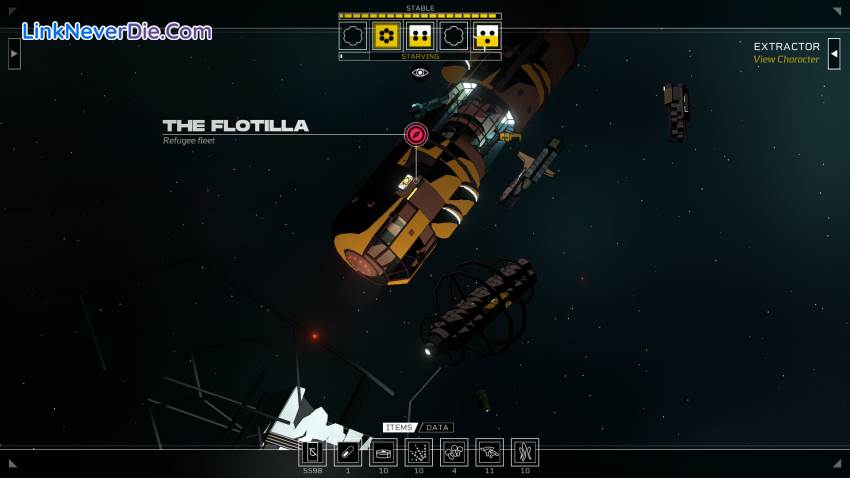Select the Flotilla location marker
Image resolution: width=850 pixels, height=478 pixels.
(416, 133)
